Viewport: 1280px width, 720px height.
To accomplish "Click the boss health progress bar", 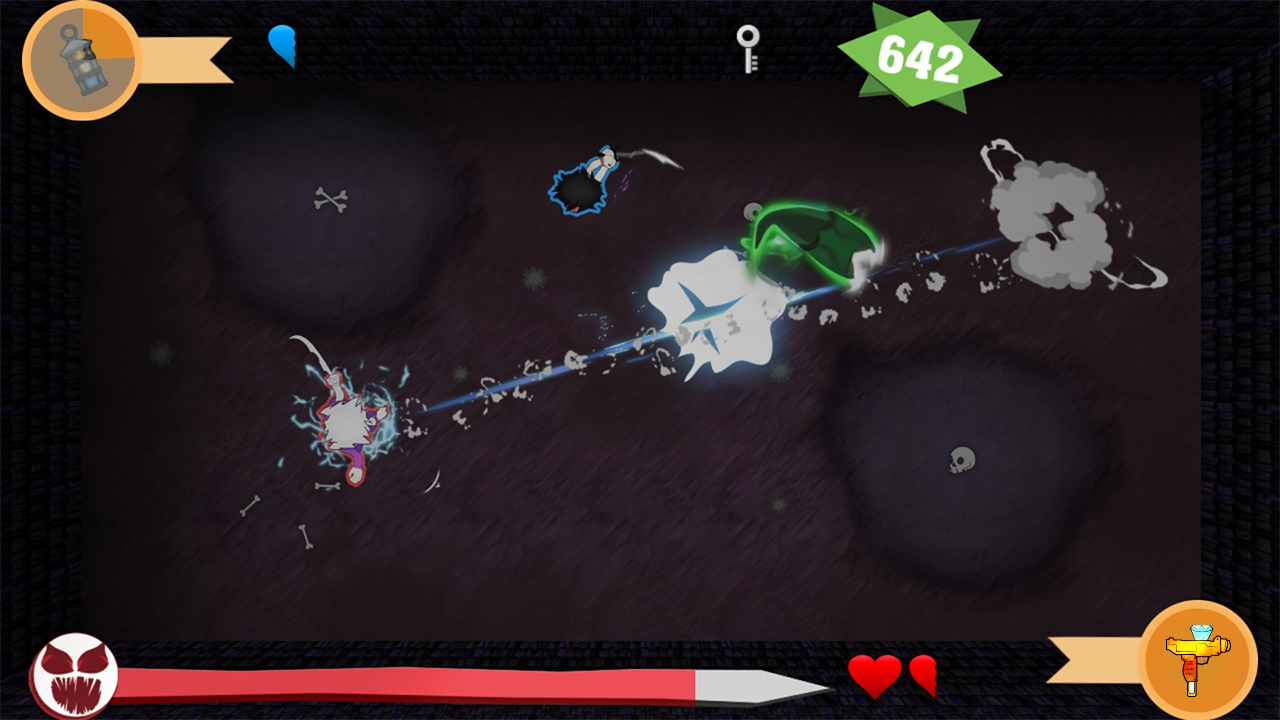I will 400,679.
